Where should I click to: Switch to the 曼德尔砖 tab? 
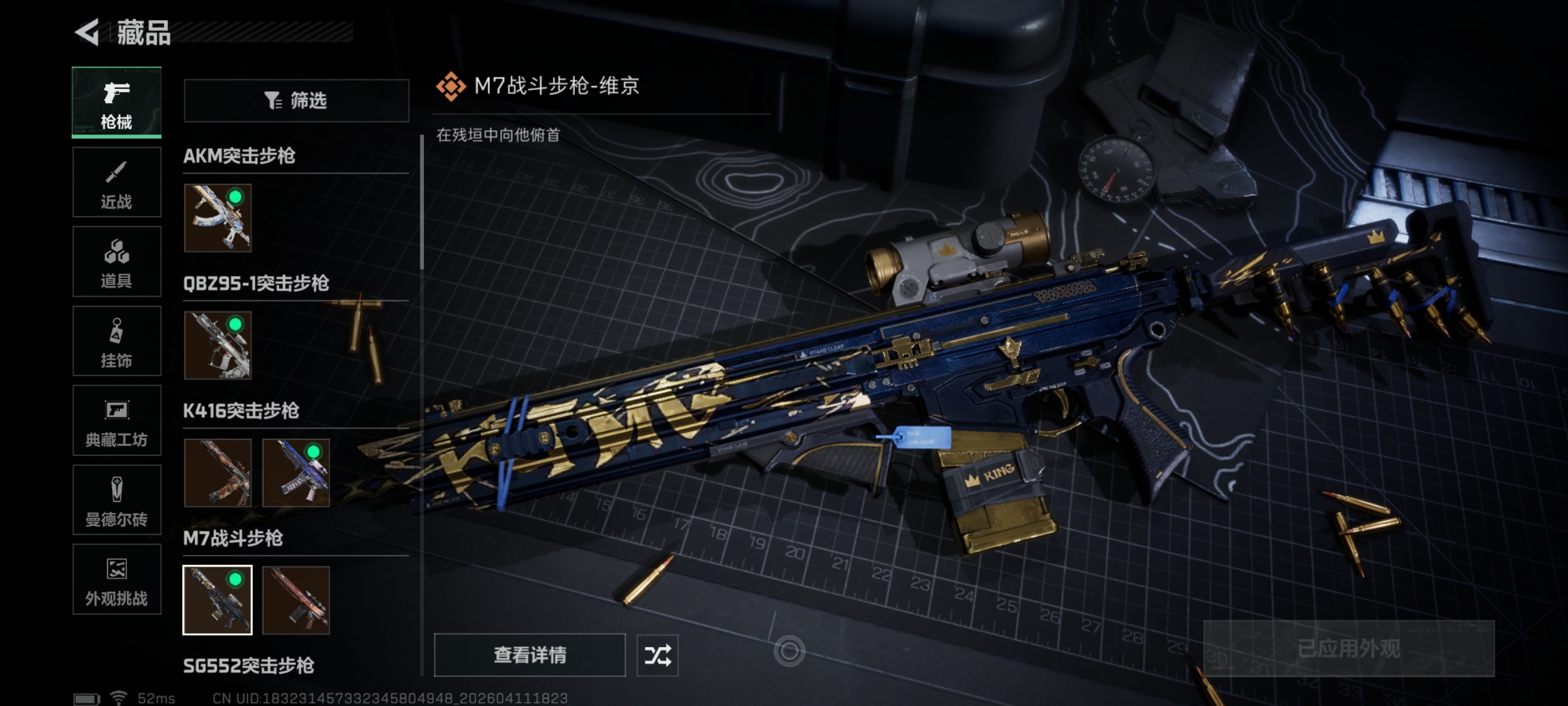click(x=116, y=500)
